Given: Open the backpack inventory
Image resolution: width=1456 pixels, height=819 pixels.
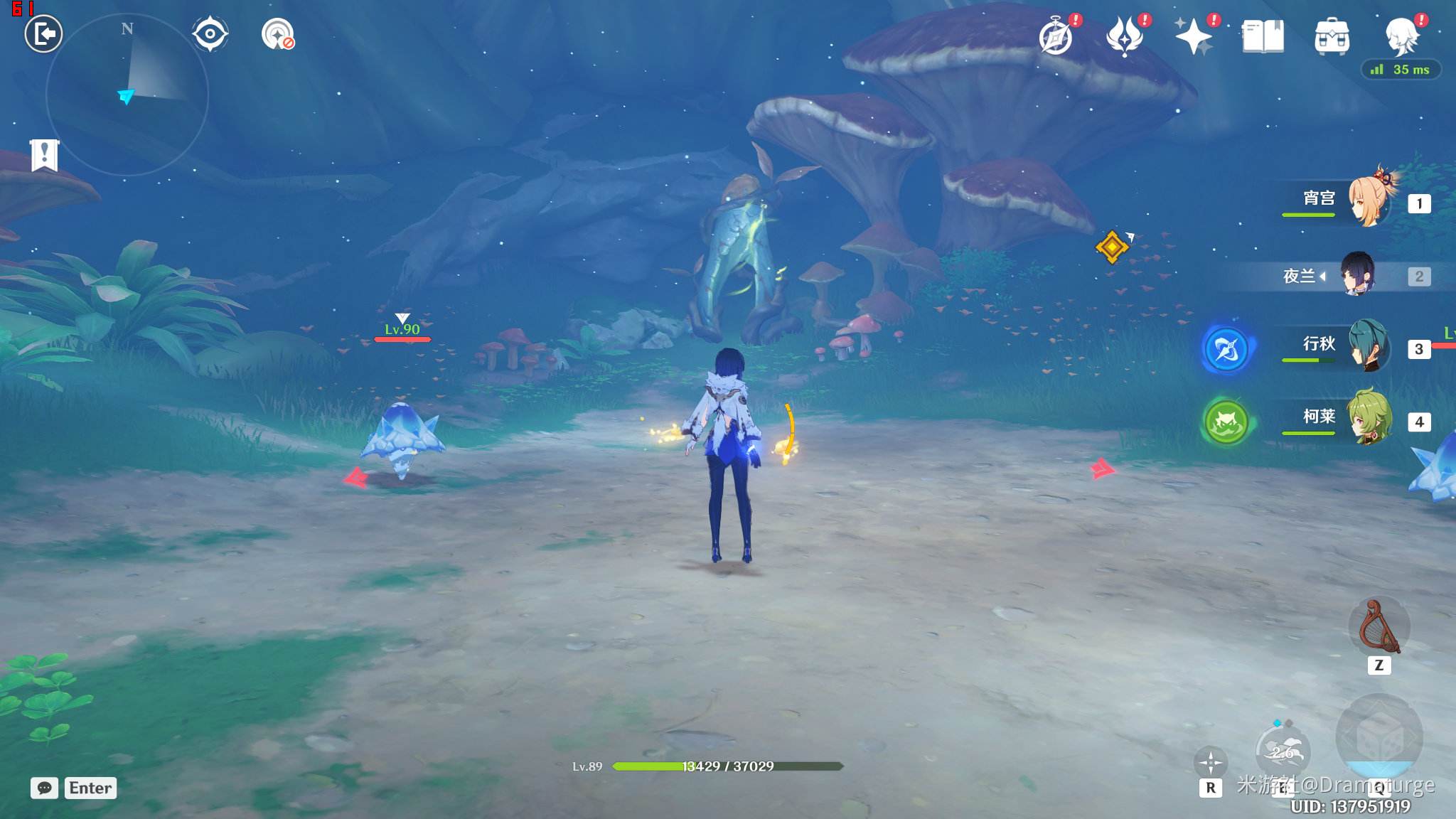Looking at the screenshot, I should [x=1332, y=37].
